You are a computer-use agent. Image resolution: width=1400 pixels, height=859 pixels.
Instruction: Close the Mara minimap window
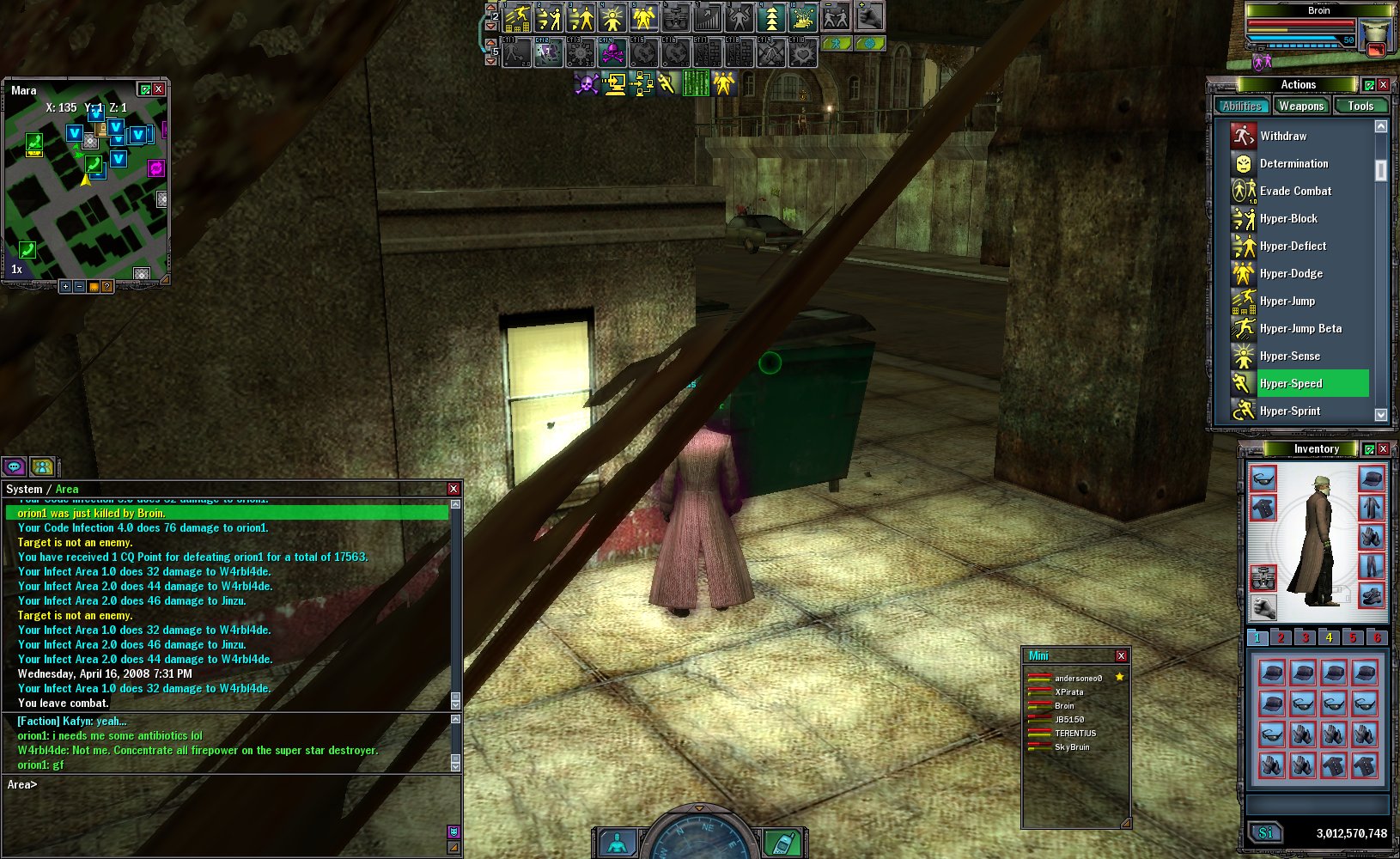(159, 89)
